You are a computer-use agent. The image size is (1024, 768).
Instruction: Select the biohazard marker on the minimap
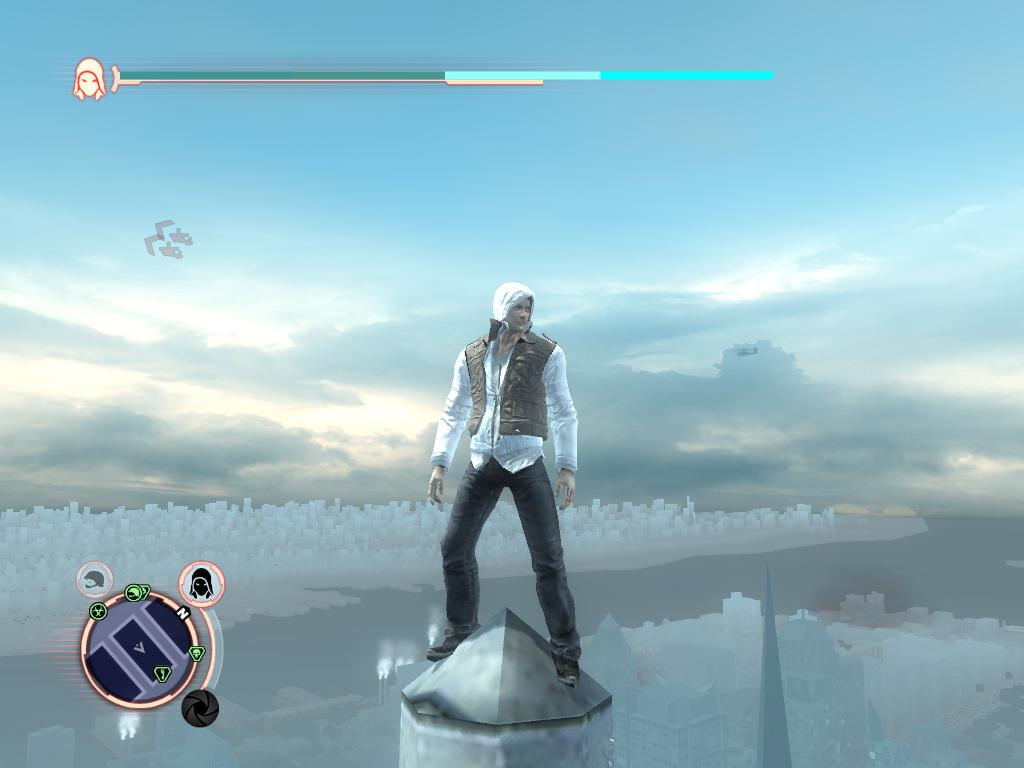[x=98, y=611]
